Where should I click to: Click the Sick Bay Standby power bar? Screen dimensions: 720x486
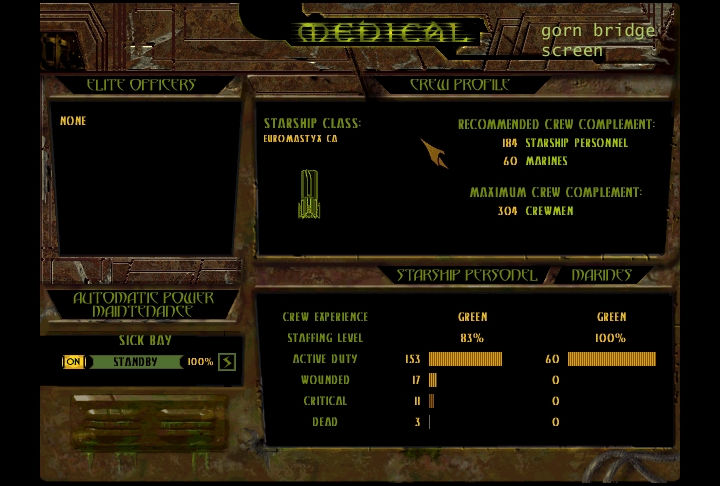point(135,362)
